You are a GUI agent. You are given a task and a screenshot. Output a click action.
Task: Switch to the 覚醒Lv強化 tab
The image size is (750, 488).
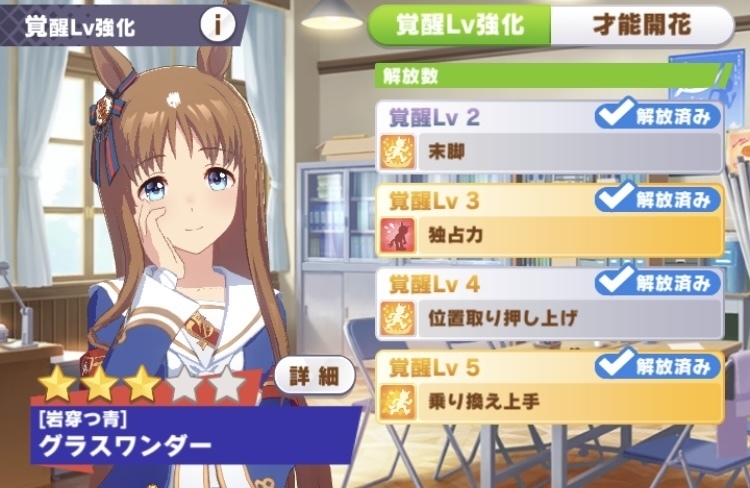tap(460, 26)
